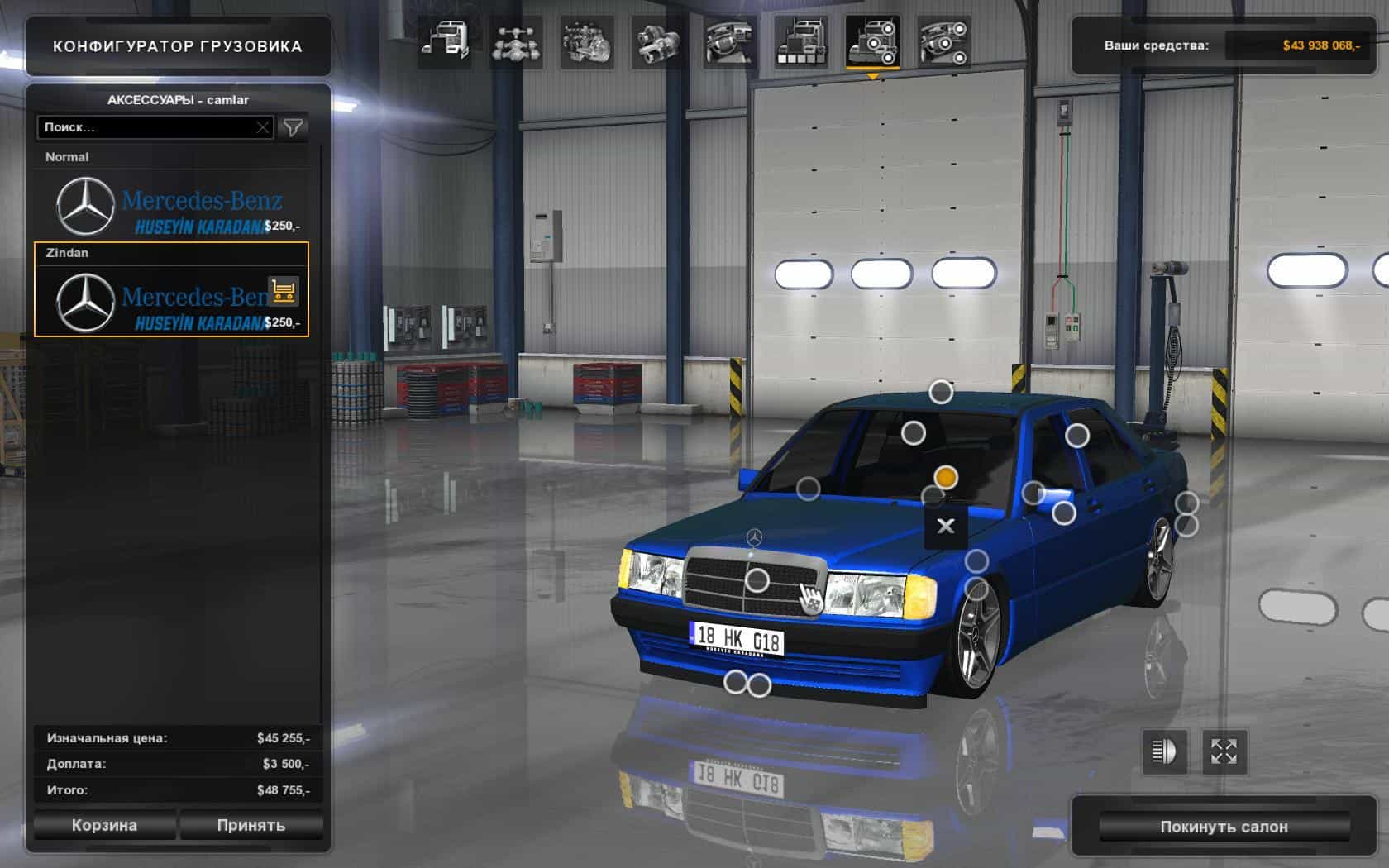Open the accessory filter funnel

tap(294, 127)
